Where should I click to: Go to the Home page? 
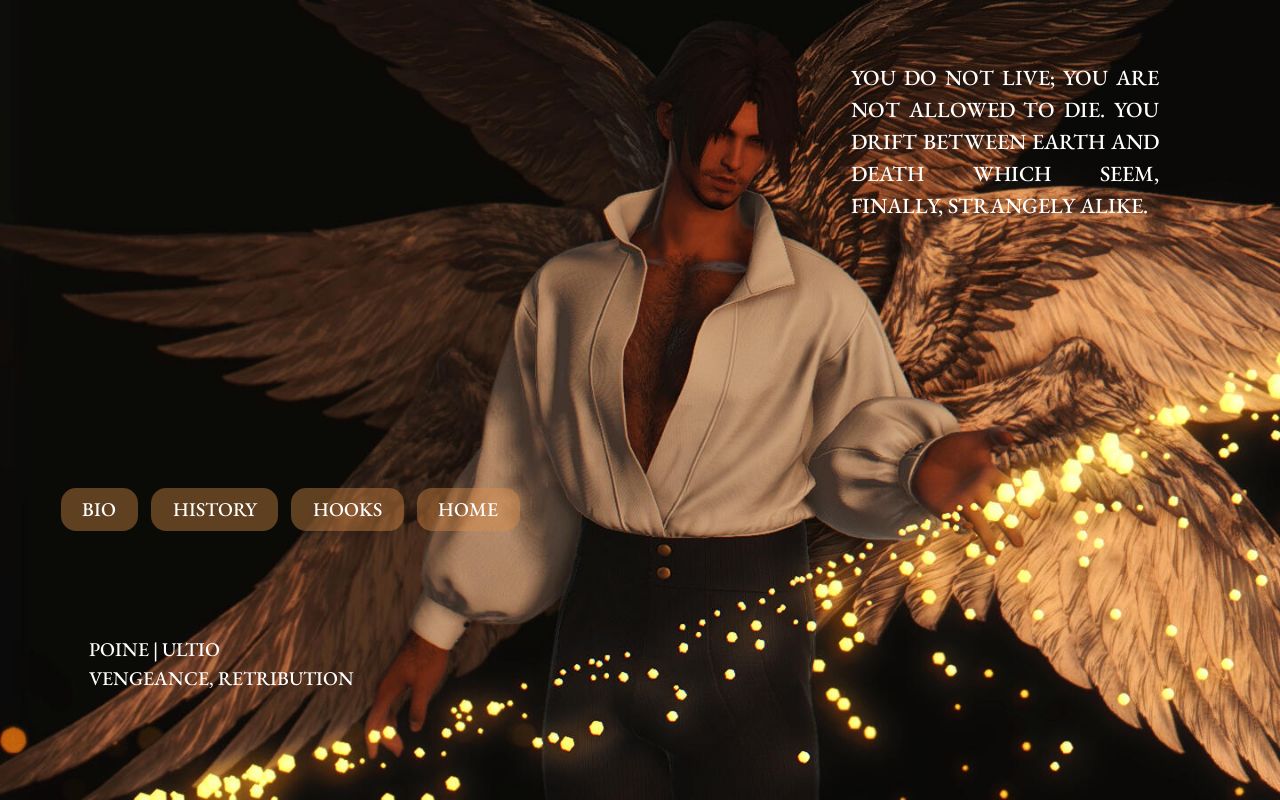[x=468, y=510]
